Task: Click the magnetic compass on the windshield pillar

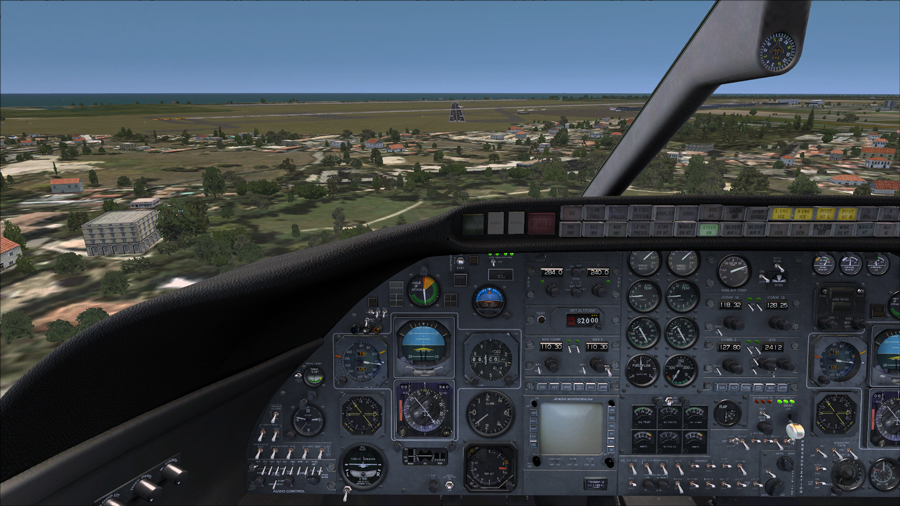Action: (x=777, y=51)
